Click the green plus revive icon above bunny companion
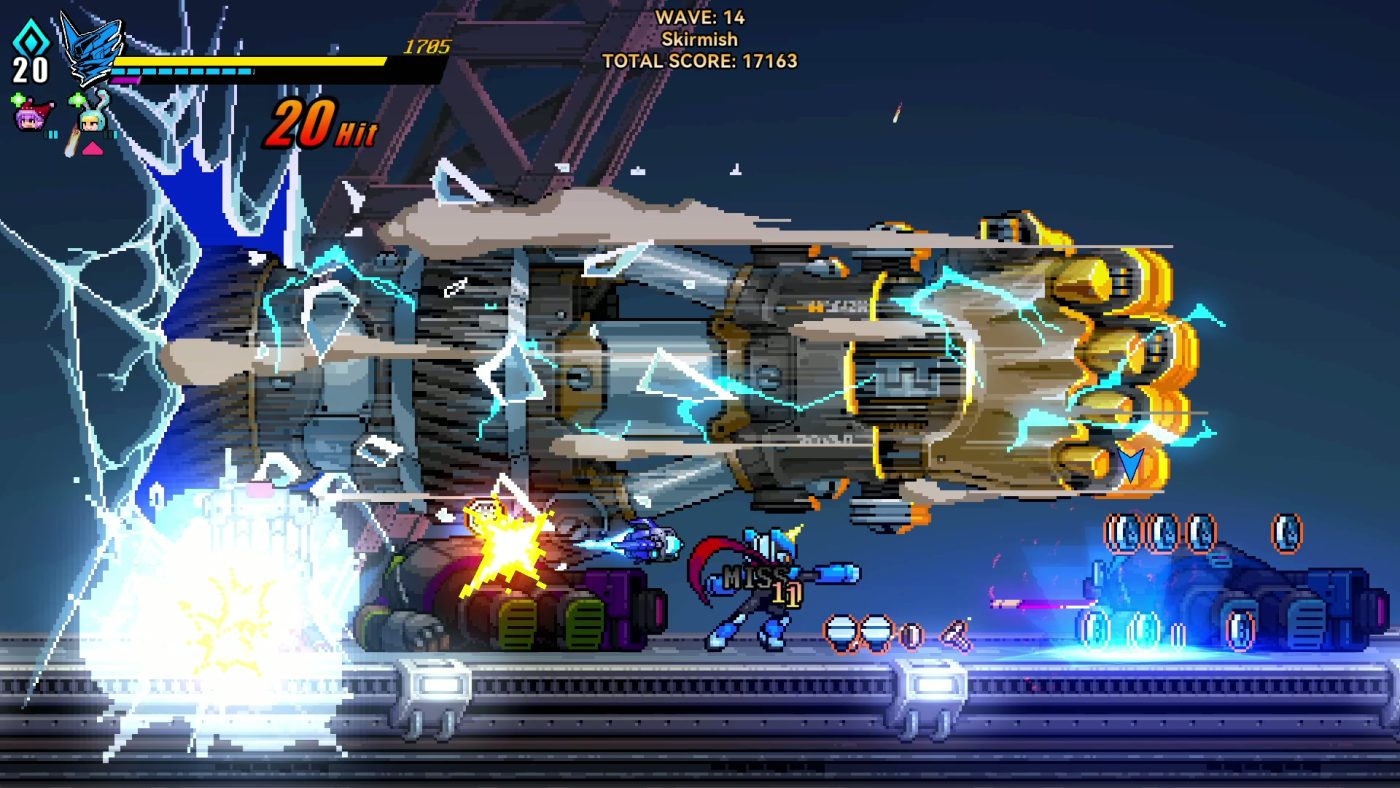Screen dimensions: 1400x788 pyautogui.click(x=75, y=99)
